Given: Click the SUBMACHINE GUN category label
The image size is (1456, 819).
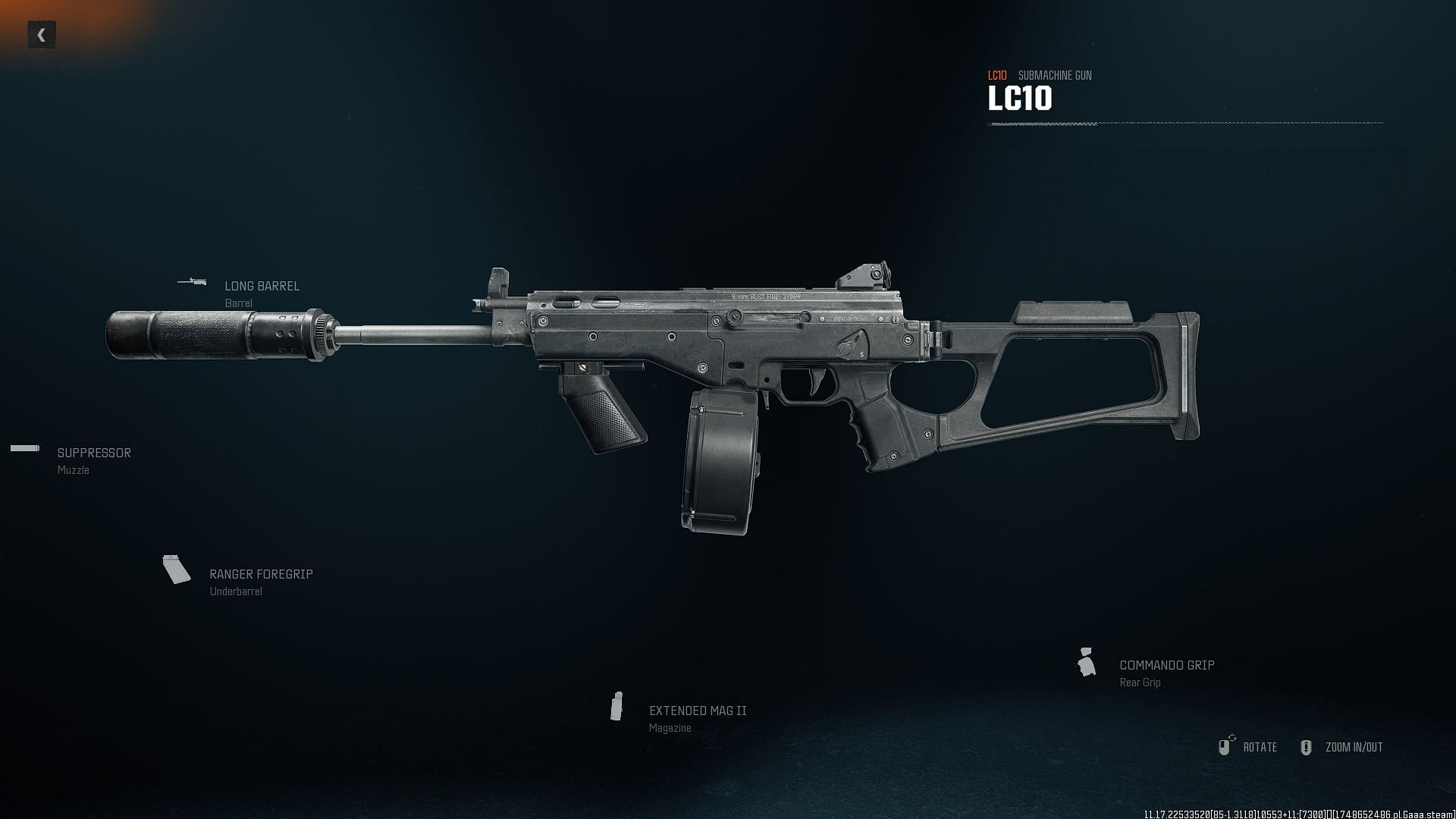Looking at the screenshot, I should point(1055,75).
